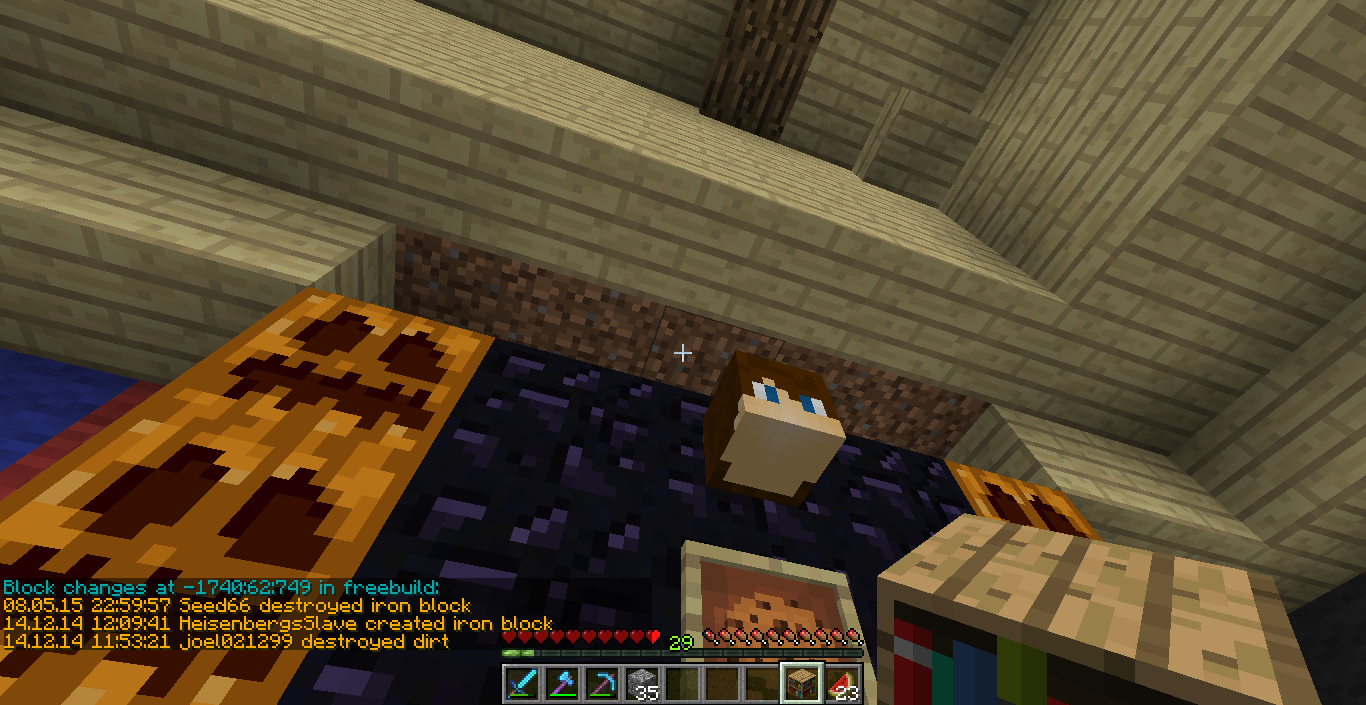Select the stone block stack of 35

(x=642, y=683)
